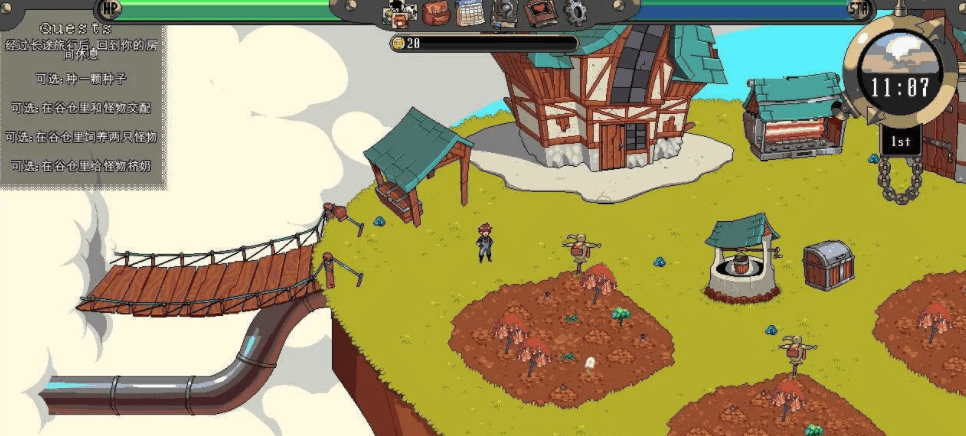Screen dimensions: 966x436
Task: Open the calendar icon
Action: (470, 13)
